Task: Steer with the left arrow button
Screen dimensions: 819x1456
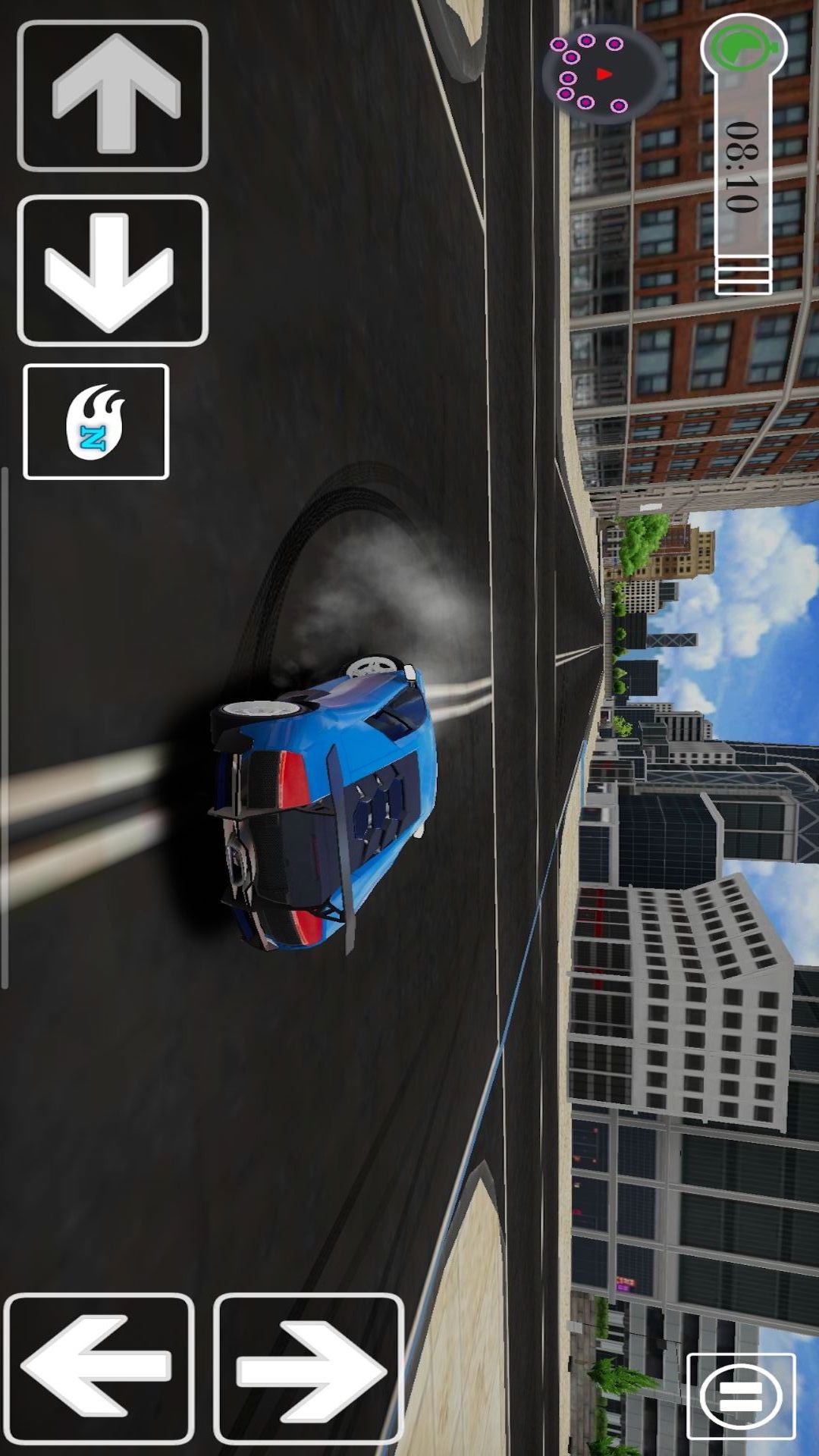Action: (99, 1367)
